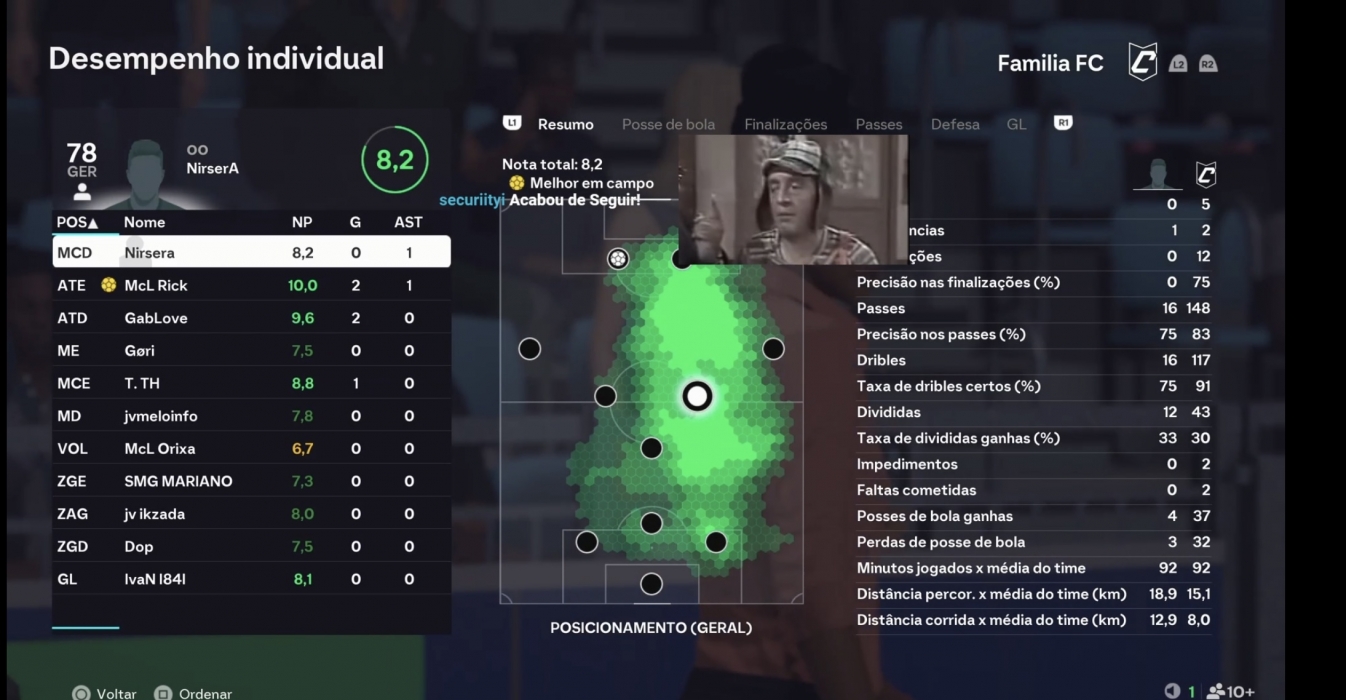Open the Posse de bola tab
The image size is (1346, 700).
pyautogui.click(x=668, y=124)
